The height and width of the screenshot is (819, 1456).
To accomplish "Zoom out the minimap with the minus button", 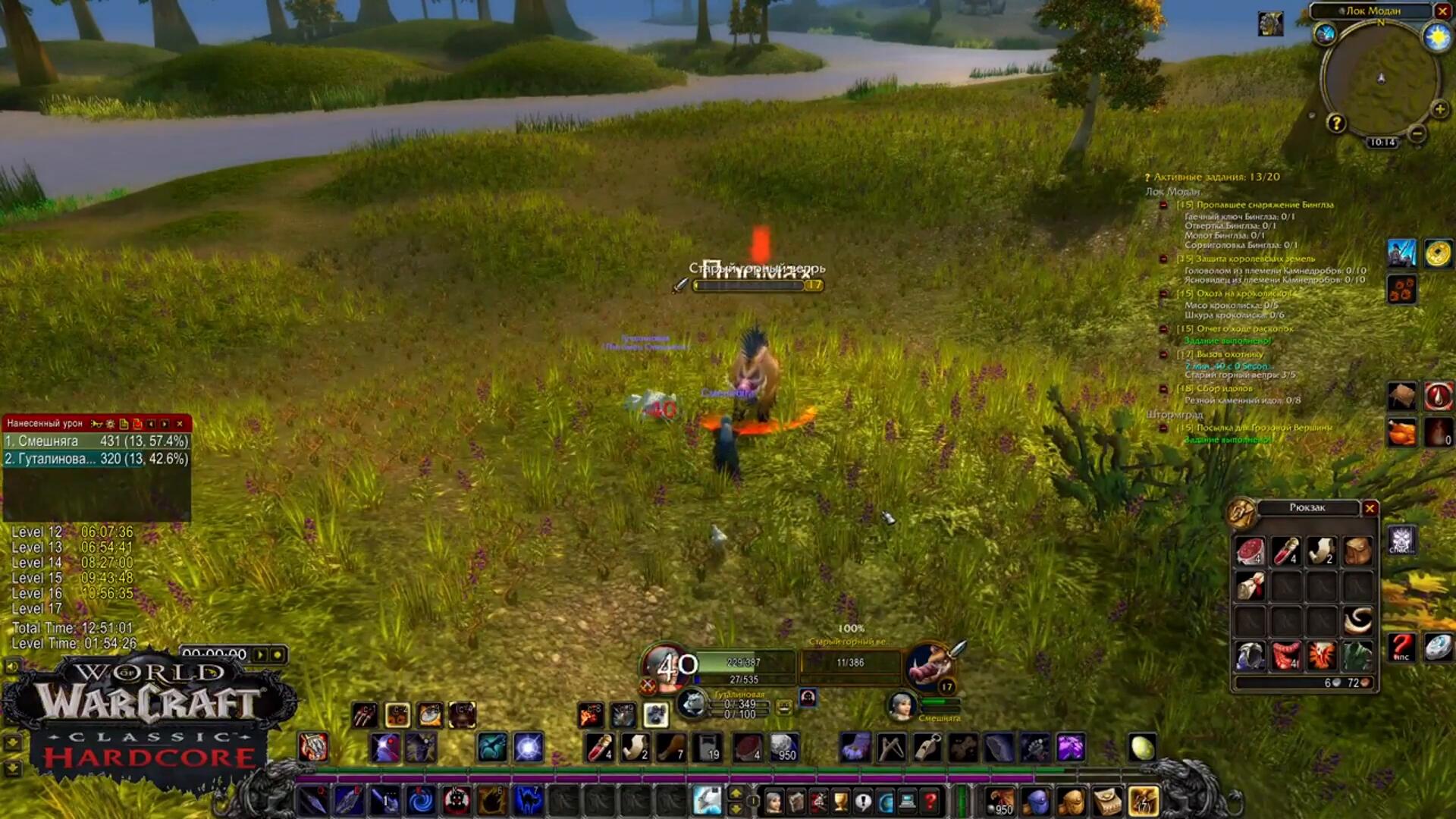I will [x=1417, y=133].
